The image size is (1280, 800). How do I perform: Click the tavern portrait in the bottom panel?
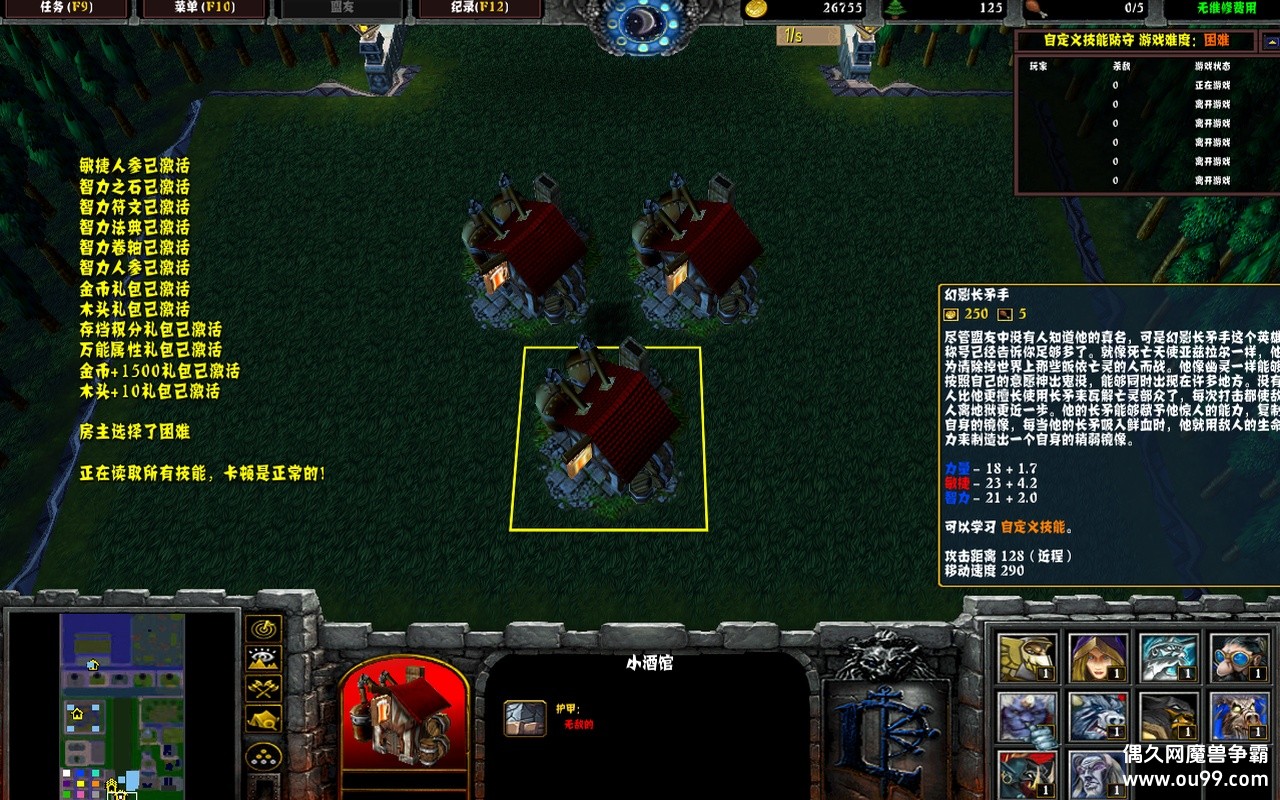tap(404, 714)
